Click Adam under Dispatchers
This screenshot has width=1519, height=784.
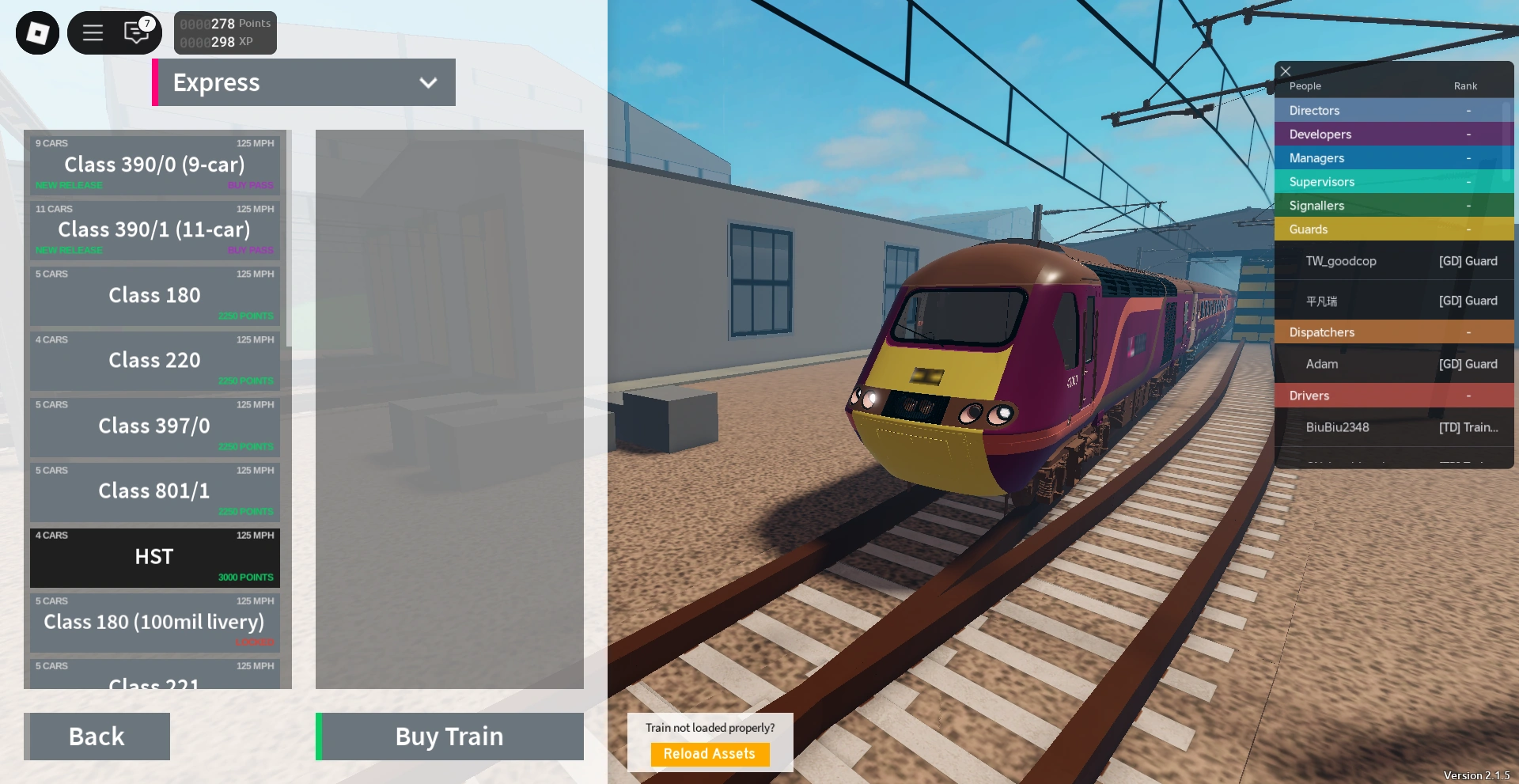(x=1392, y=364)
